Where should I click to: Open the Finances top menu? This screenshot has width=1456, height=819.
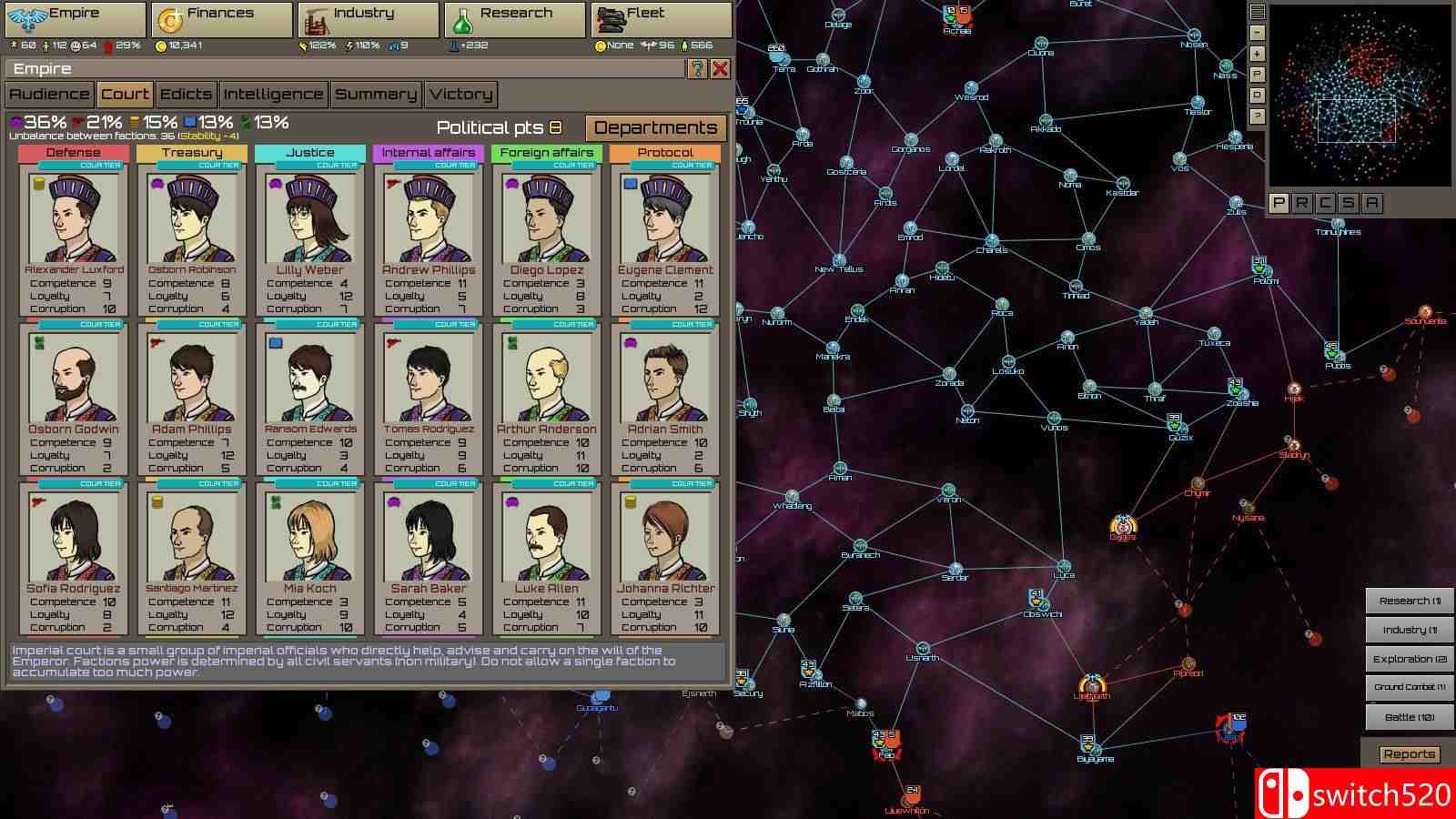pos(221,18)
